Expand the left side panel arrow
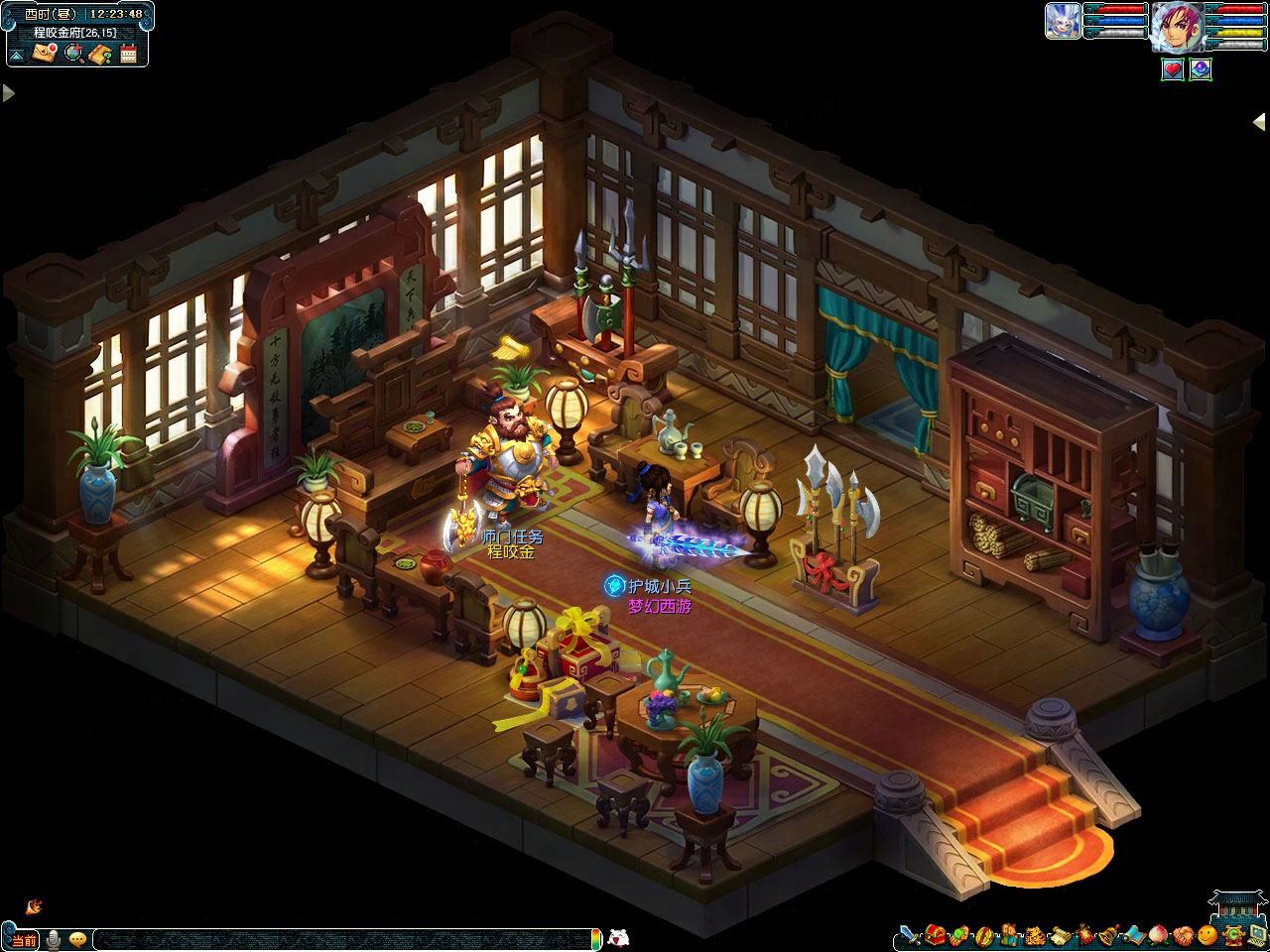The image size is (1270, 952). 9,93
